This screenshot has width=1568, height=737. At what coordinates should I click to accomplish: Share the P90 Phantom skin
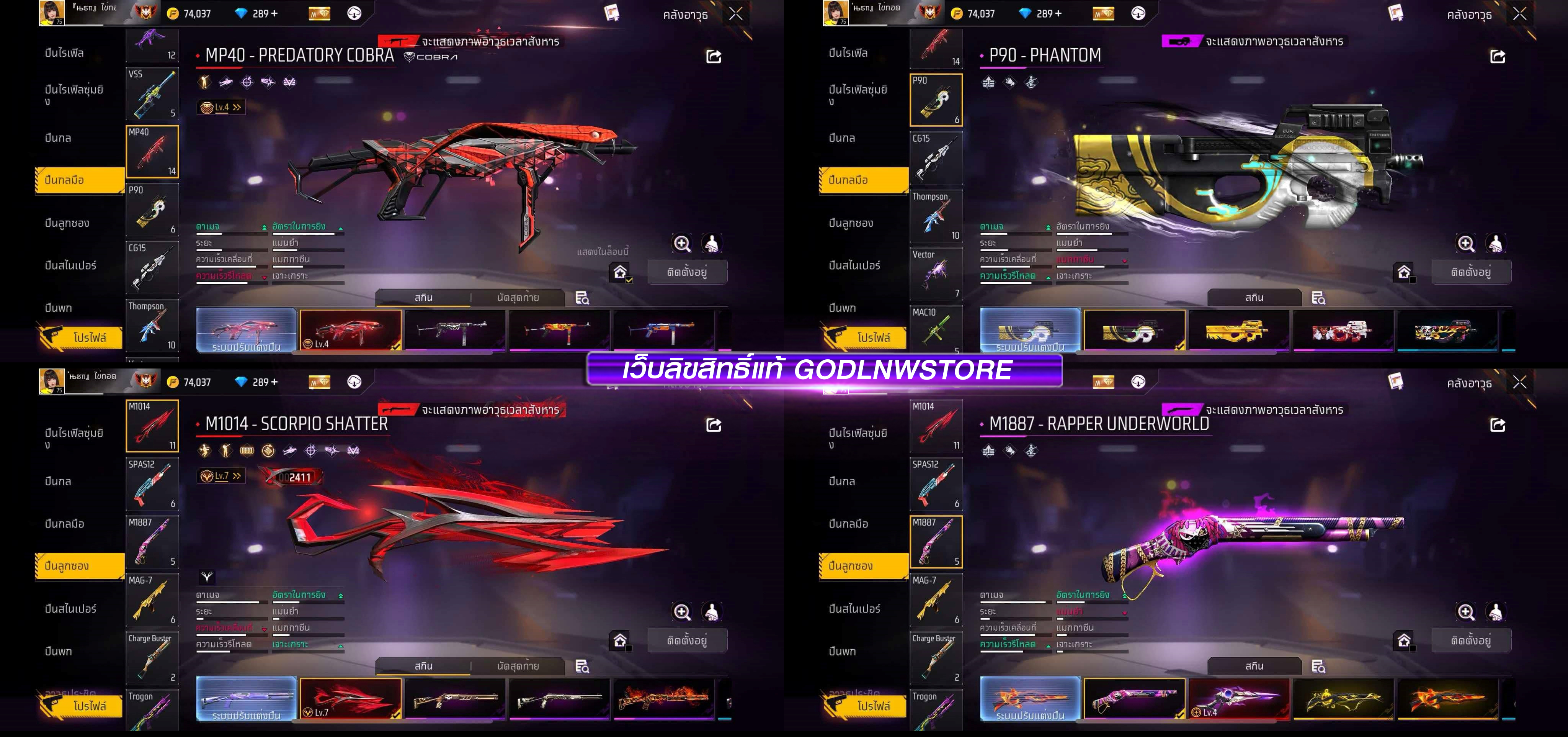[1498, 57]
